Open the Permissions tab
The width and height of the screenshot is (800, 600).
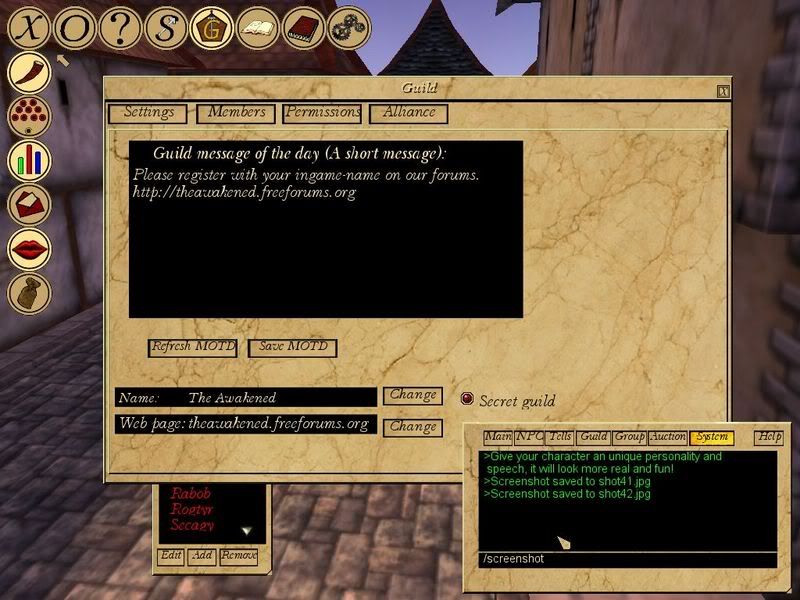point(322,113)
